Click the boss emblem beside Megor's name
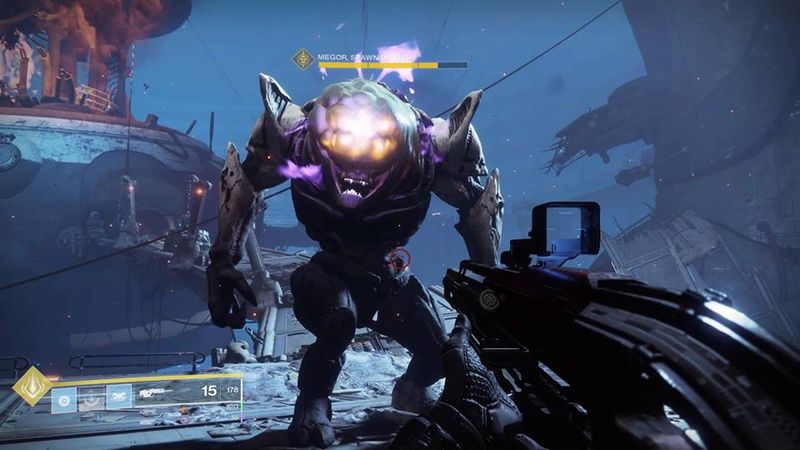The image size is (800, 450). [301, 59]
